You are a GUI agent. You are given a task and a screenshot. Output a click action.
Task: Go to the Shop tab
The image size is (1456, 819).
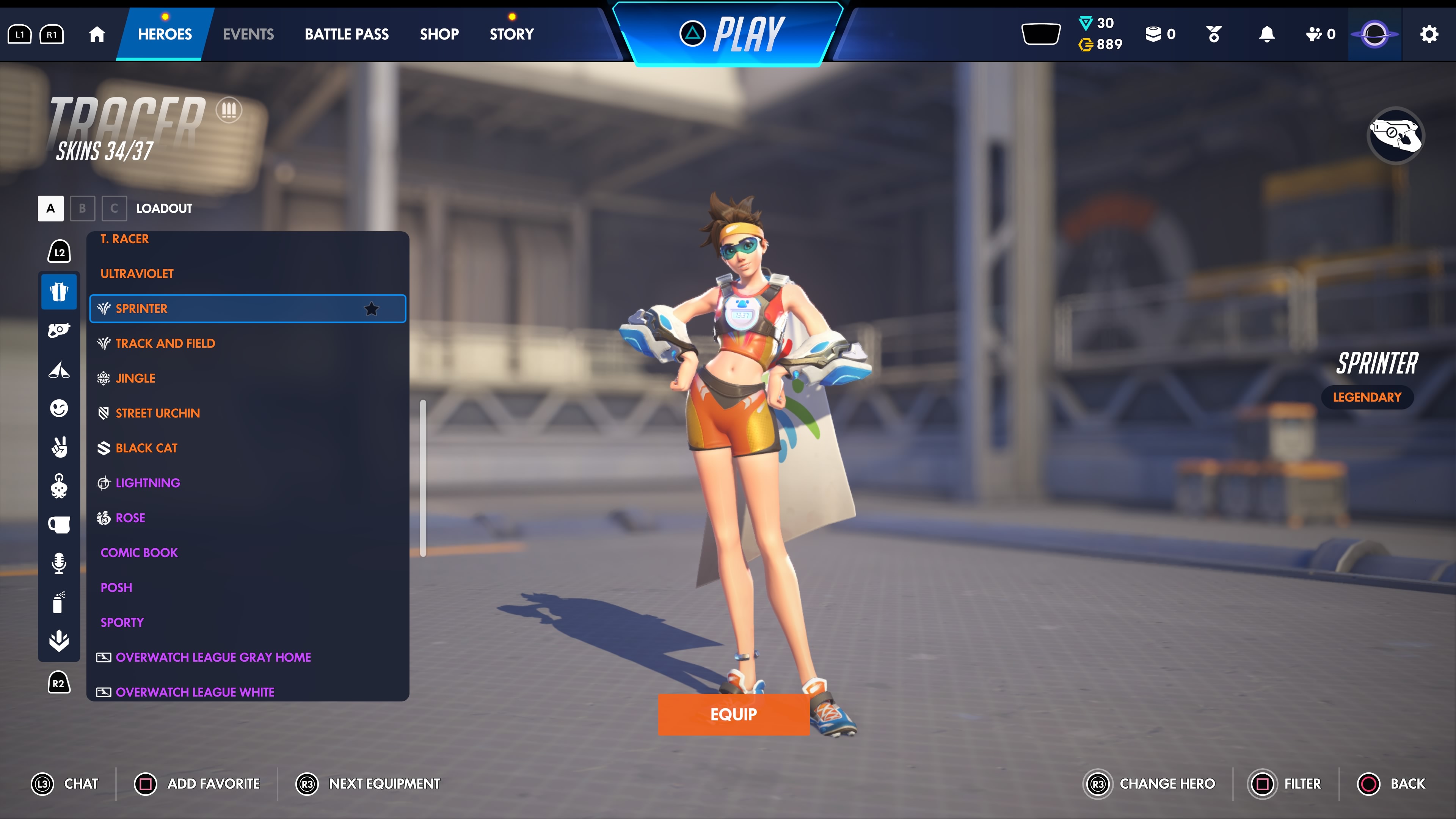[x=439, y=34]
